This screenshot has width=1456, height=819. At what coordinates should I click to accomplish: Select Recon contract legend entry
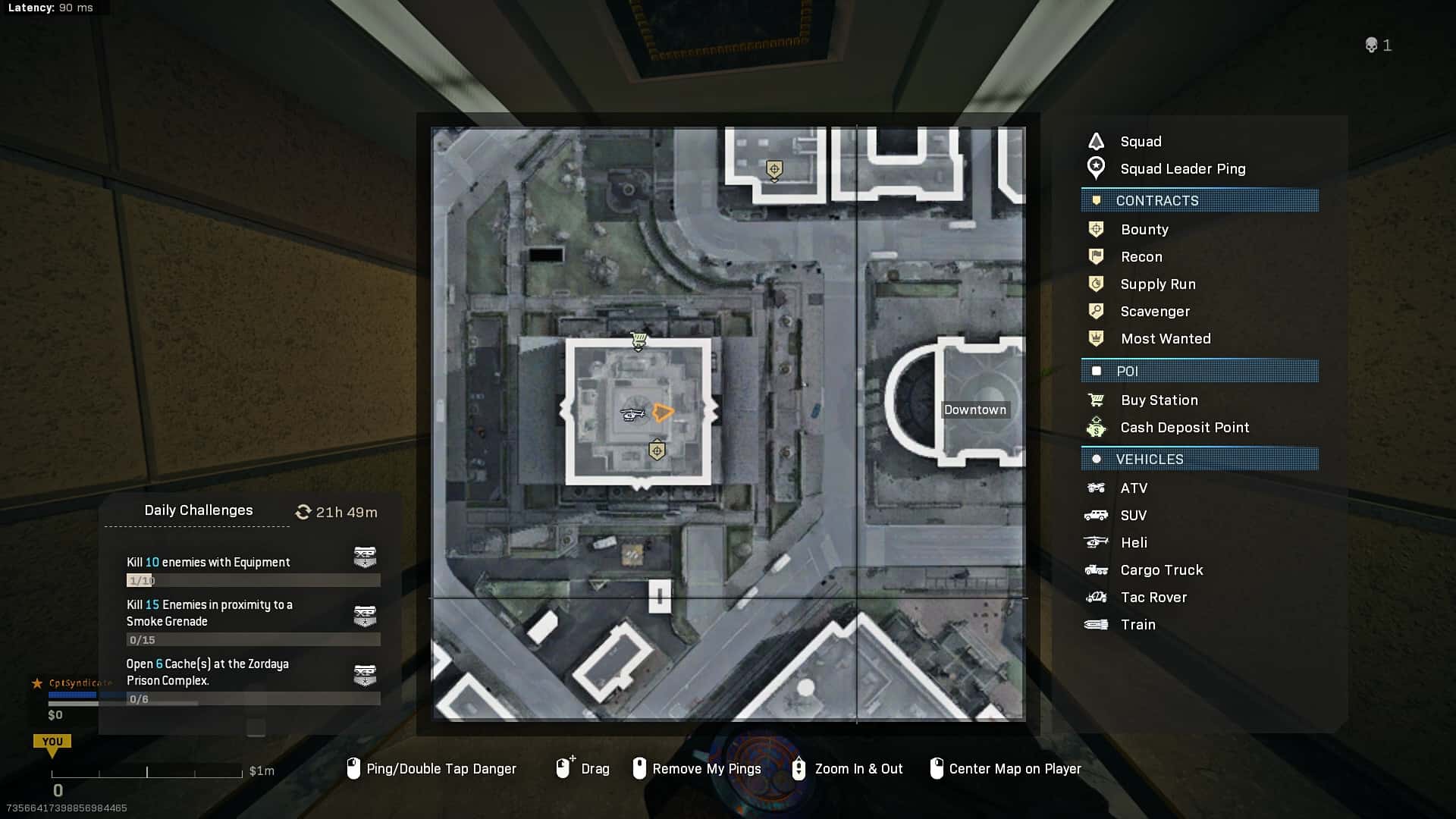click(1141, 256)
